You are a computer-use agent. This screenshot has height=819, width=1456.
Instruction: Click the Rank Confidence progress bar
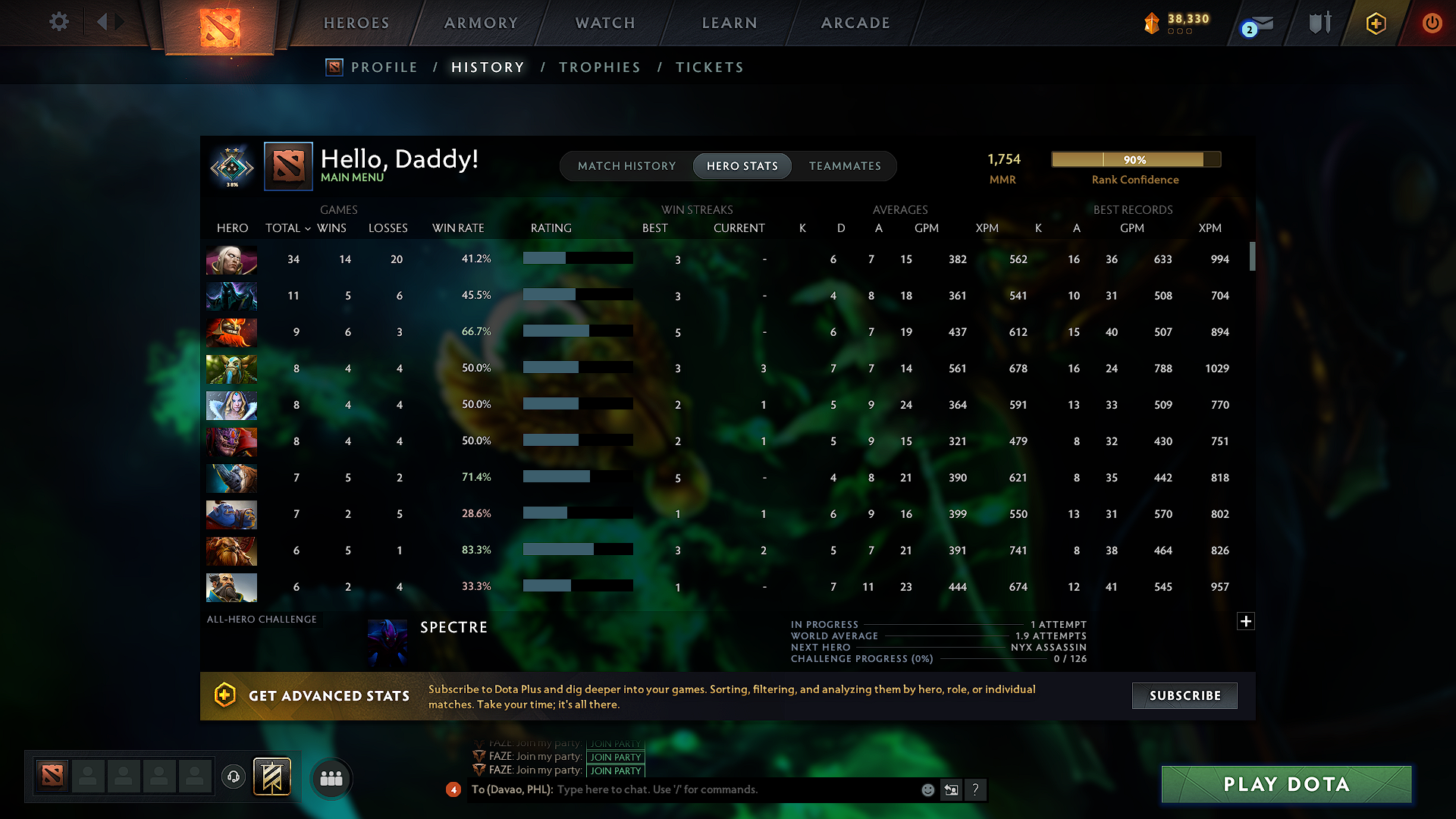(1135, 159)
